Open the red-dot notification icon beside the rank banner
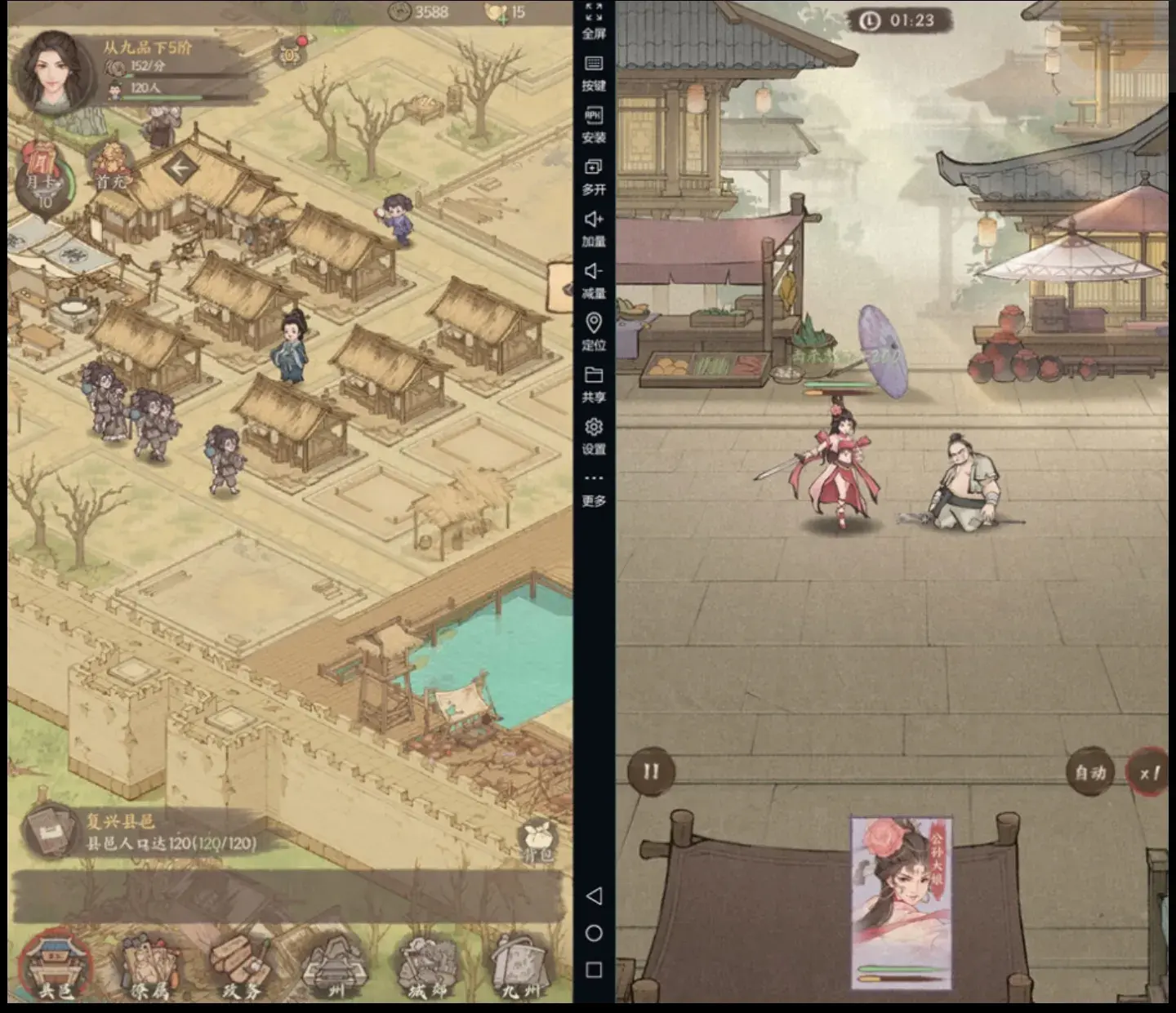The height and width of the screenshot is (1013, 1176). click(x=292, y=52)
